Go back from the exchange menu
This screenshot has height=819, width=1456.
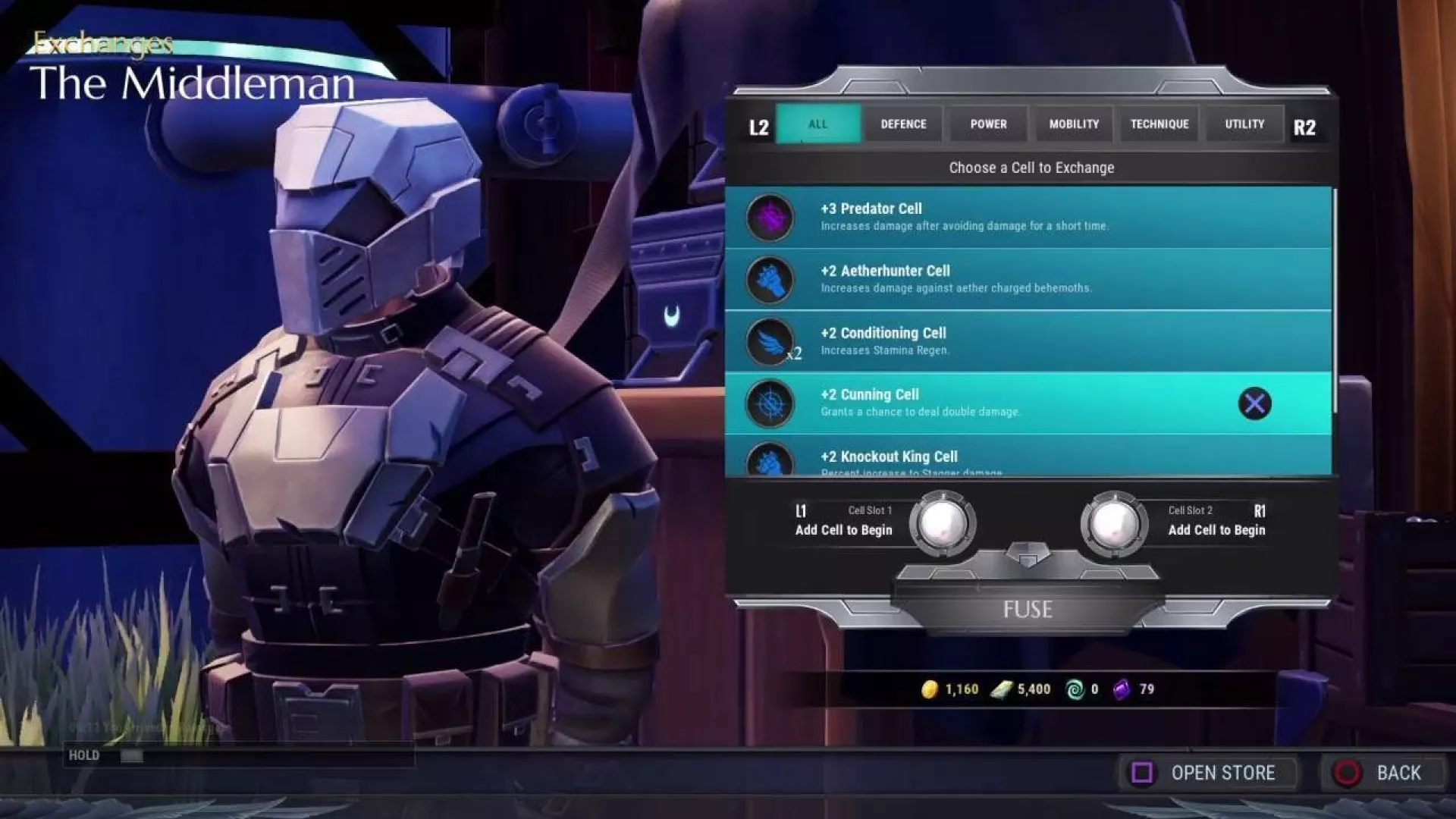click(1383, 773)
